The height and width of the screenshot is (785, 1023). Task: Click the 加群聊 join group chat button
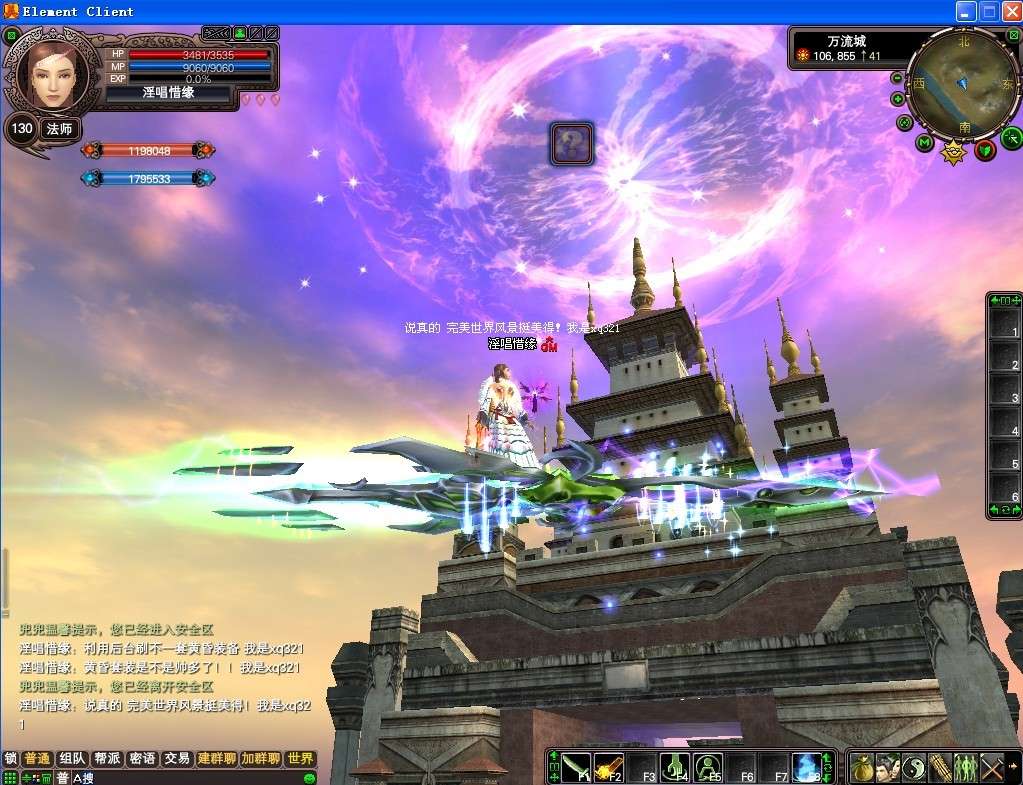pos(260,759)
